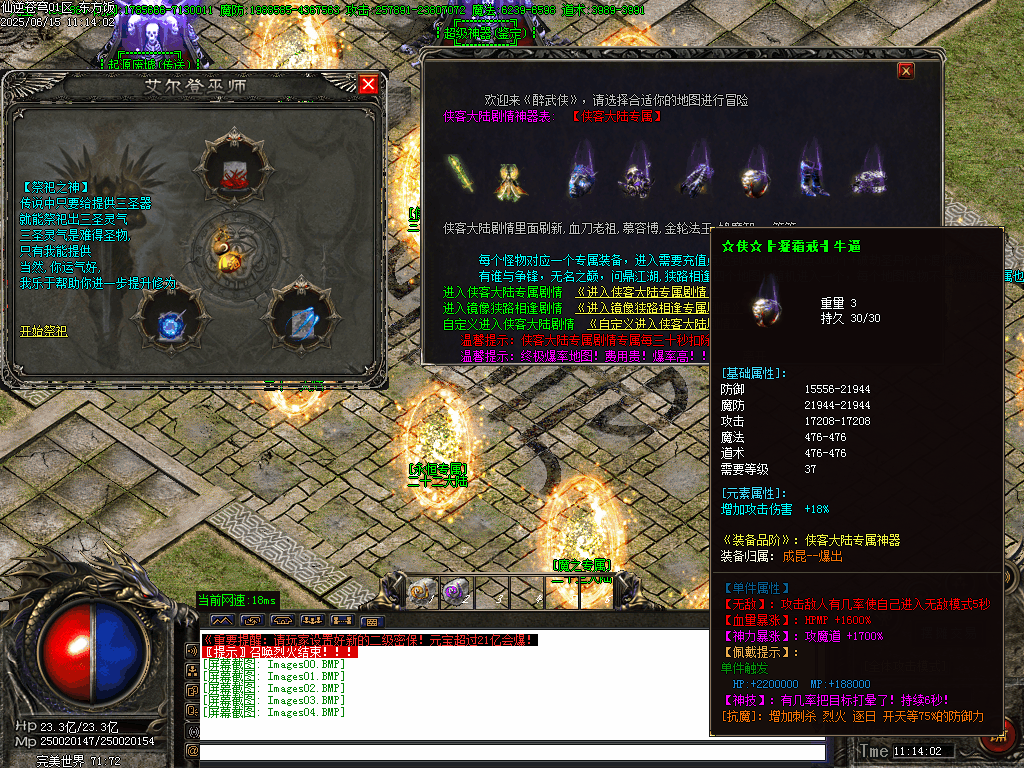
Task: Click the @ icon beside chat input
Action: (192, 750)
